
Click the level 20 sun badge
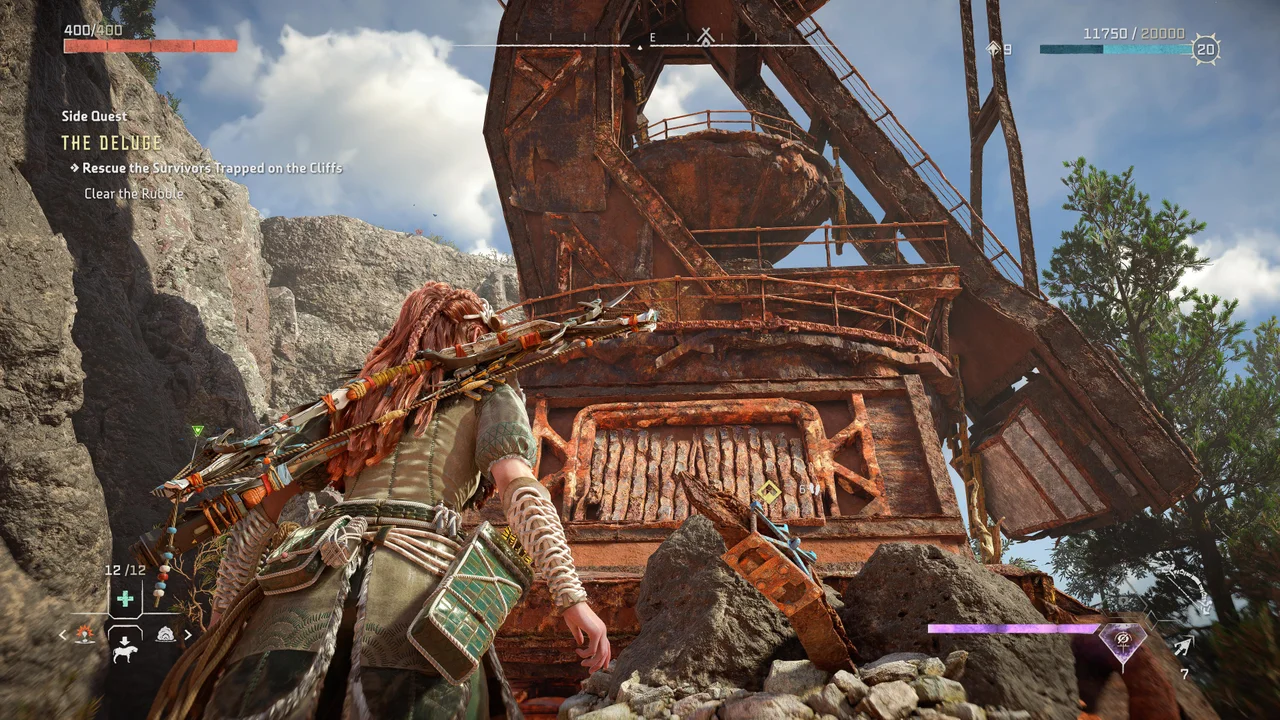1206,49
